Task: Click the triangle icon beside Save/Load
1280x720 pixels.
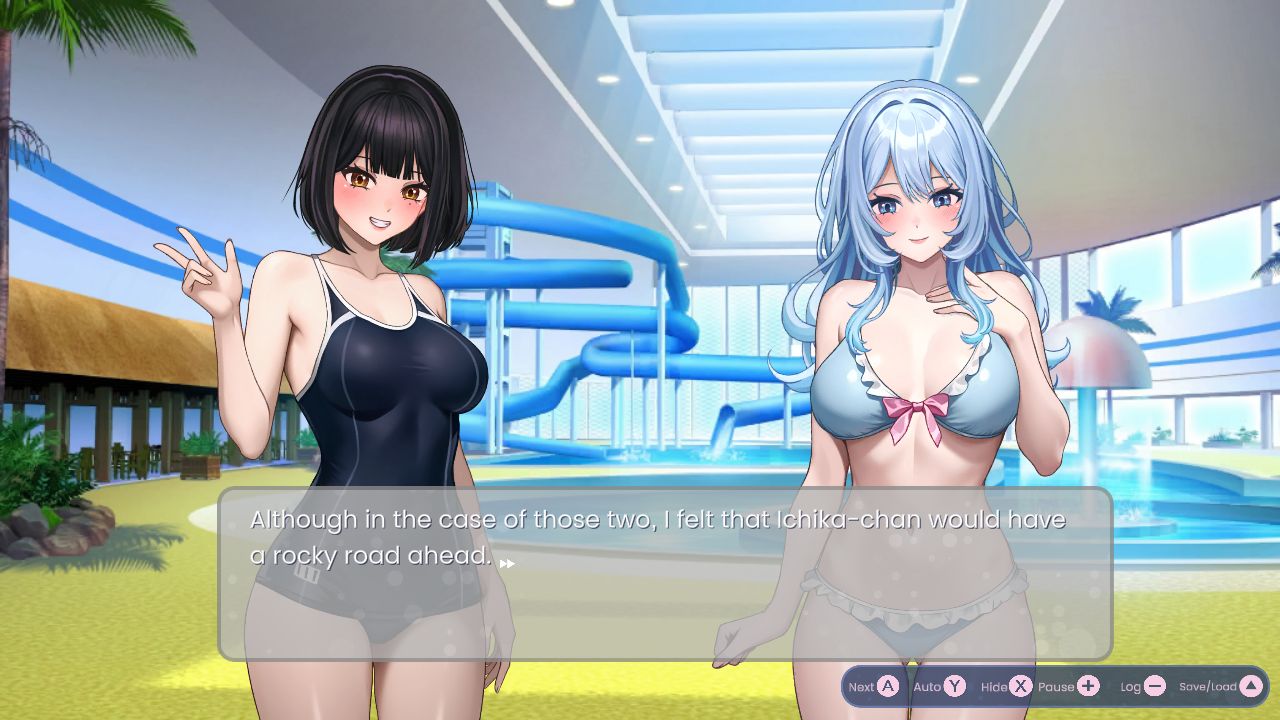Action: point(1251,686)
